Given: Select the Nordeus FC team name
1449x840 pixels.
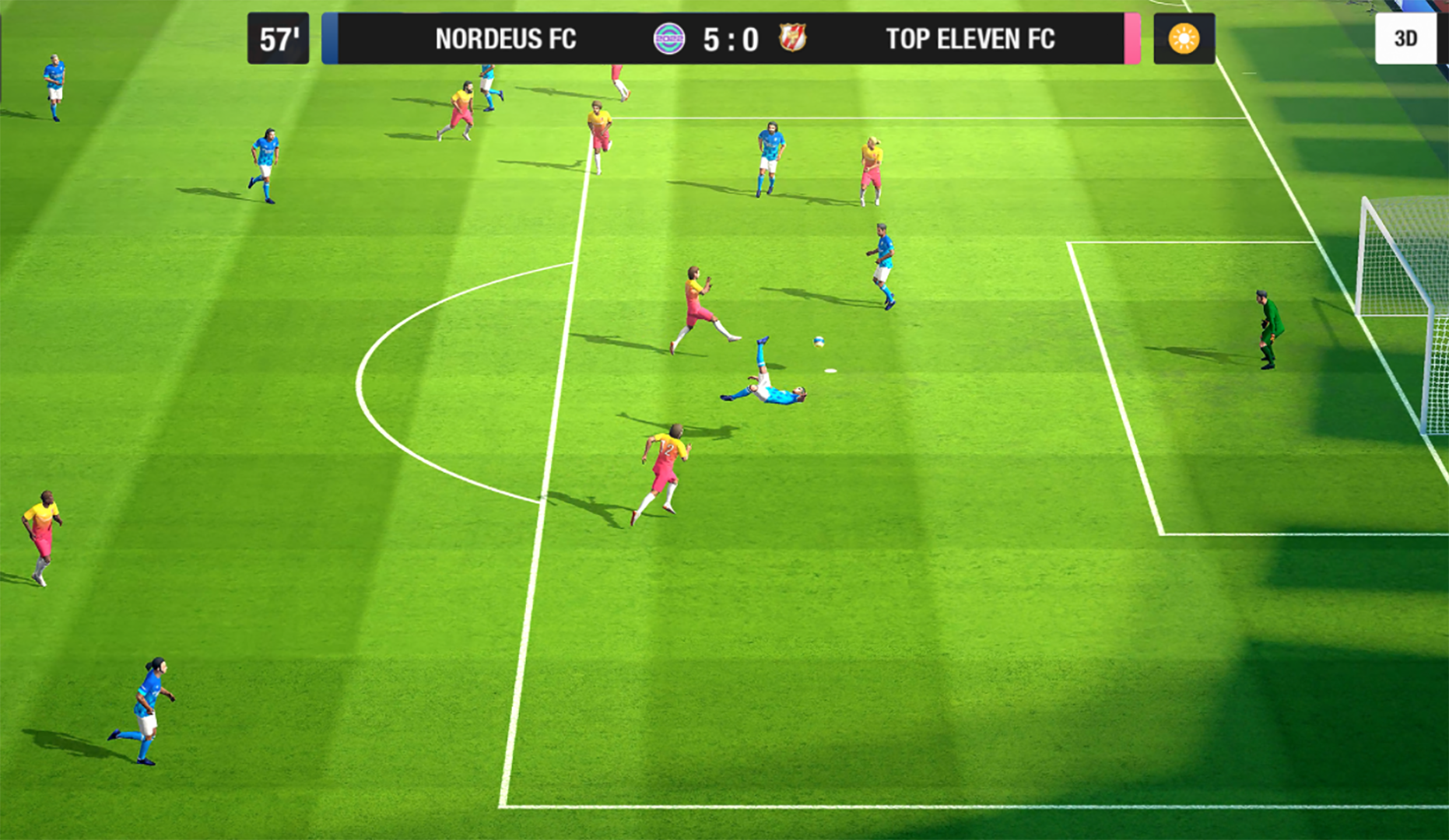Looking at the screenshot, I should 505,39.
